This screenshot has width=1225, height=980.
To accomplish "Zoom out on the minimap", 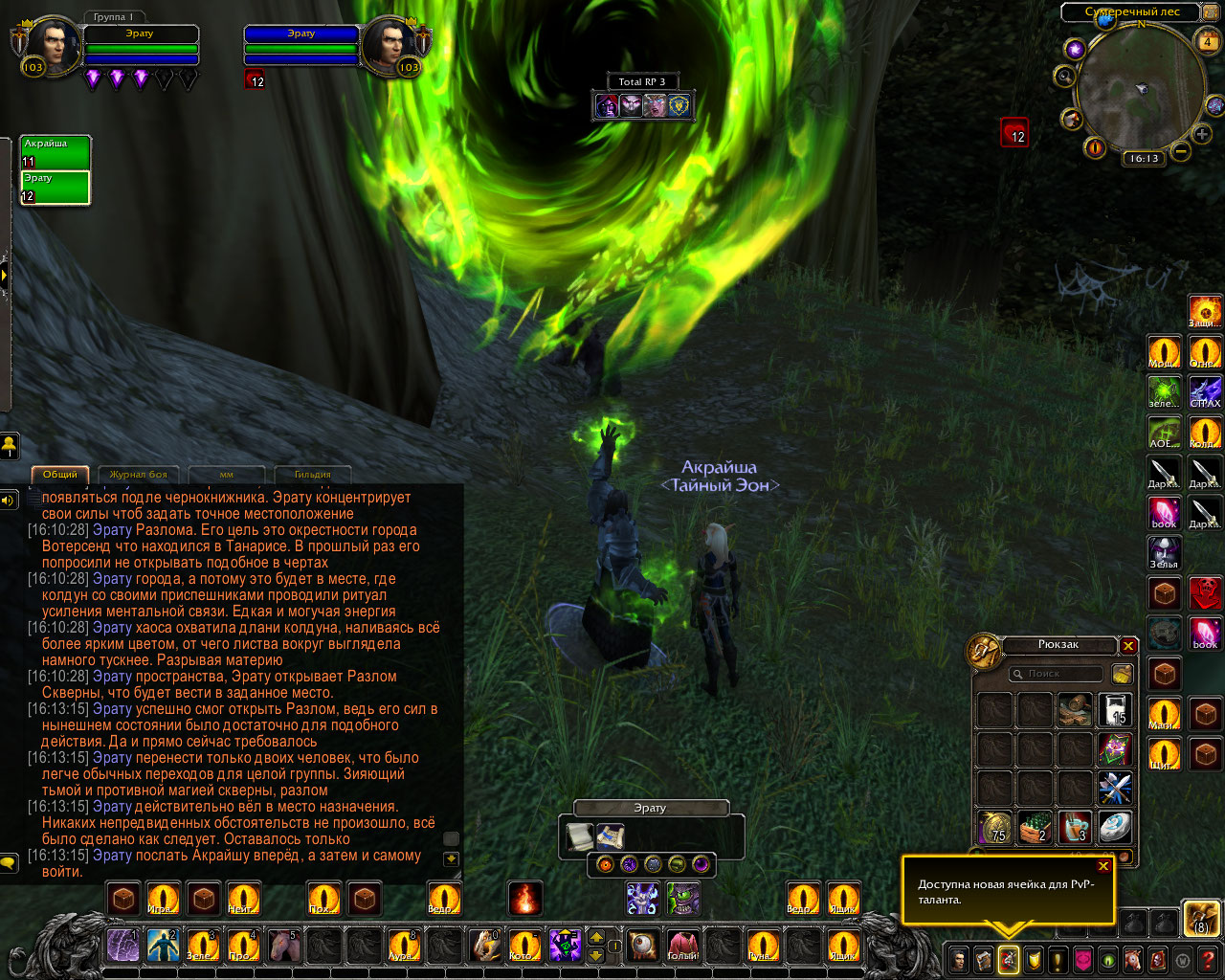I will click(1181, 151).
